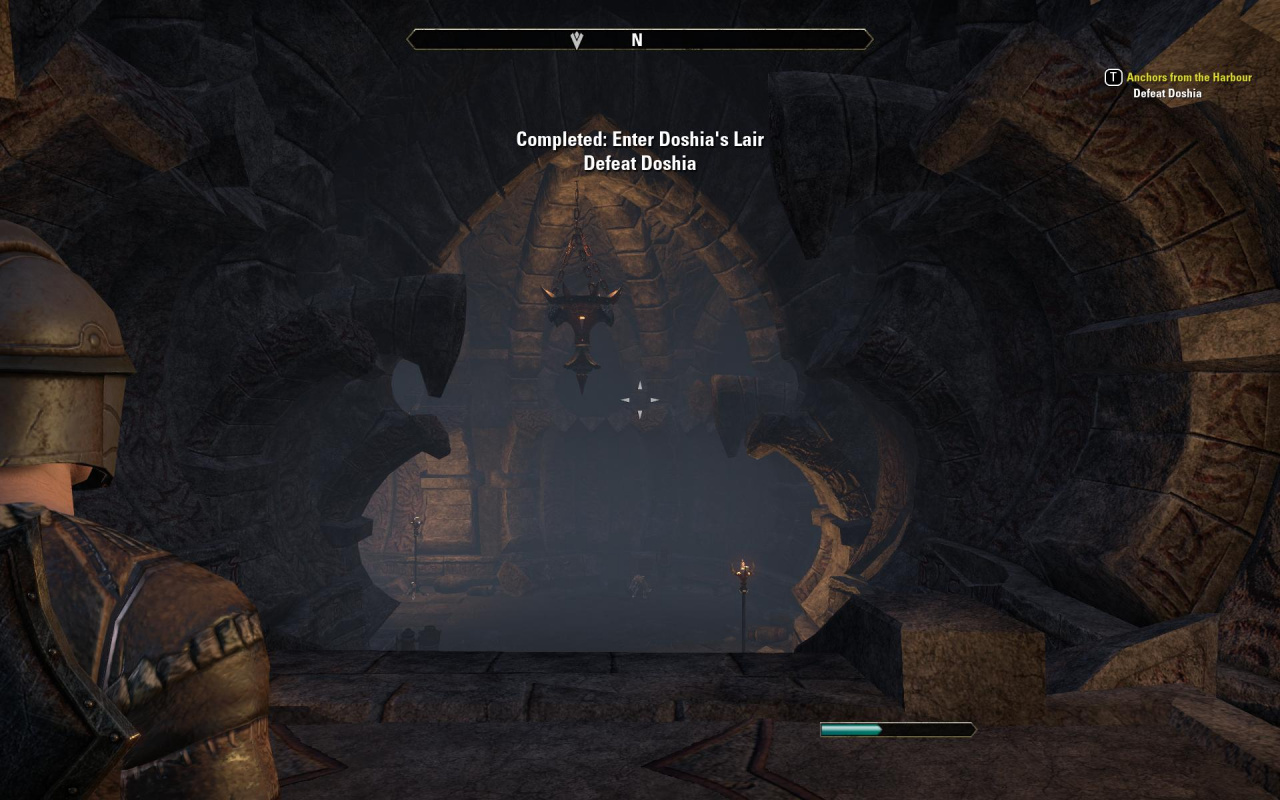The width and height of the screenshot is (1280, 800).
Task: Select the Anchors from the Harbour quest tracker
Action: (1188, 77)
